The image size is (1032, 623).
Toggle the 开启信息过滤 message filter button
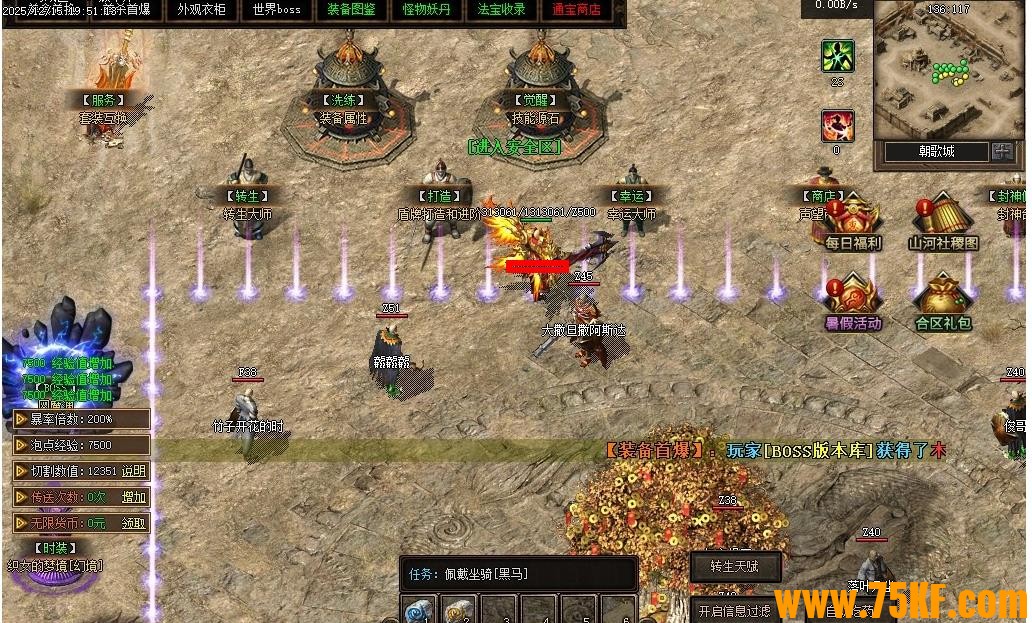pyautogui.click(x=735, y=610)
